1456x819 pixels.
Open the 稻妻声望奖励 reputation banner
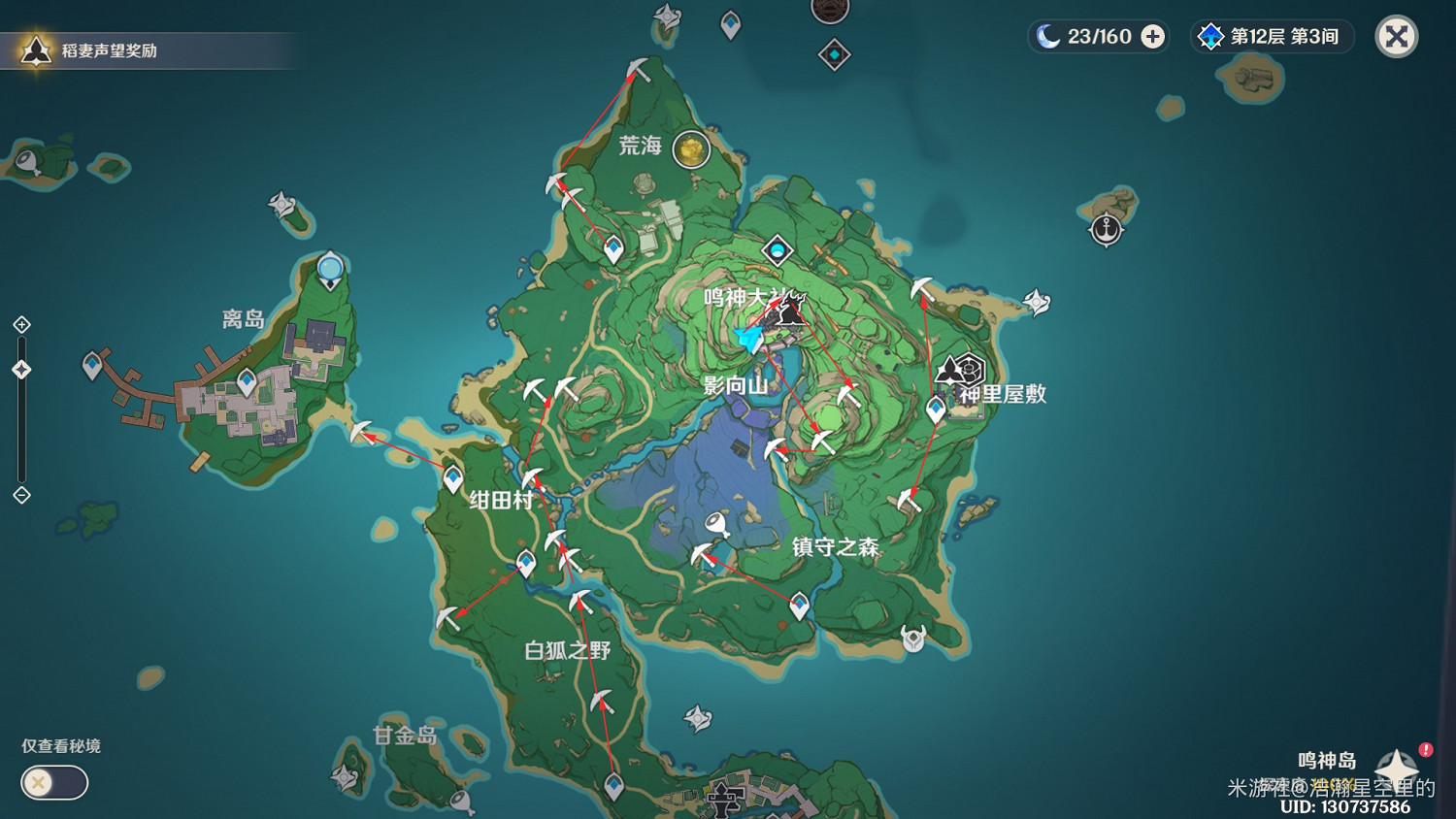point(146,49)
